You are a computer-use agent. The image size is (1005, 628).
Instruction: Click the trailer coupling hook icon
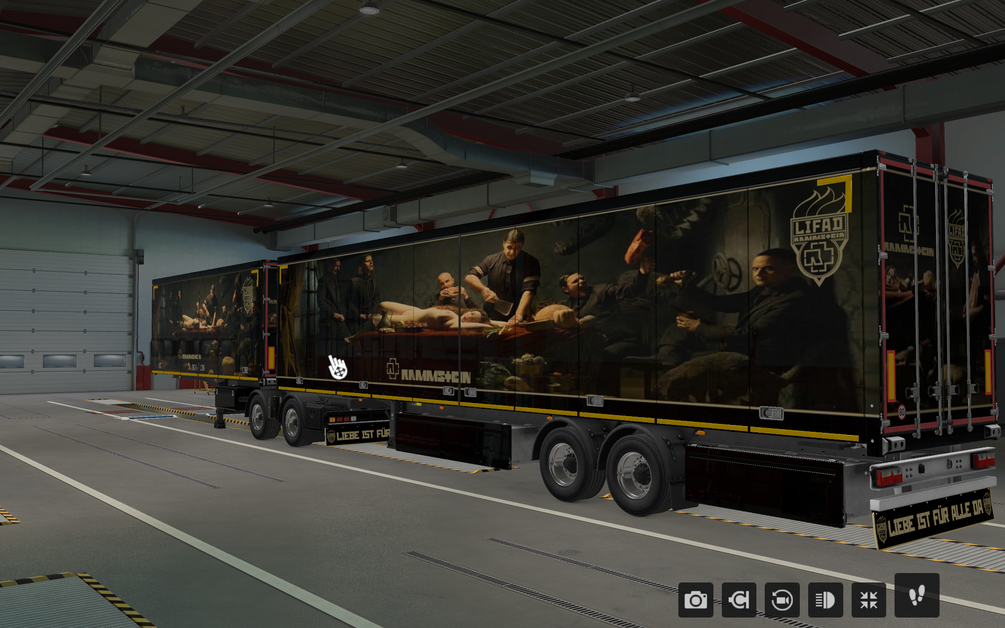pos(739,600)
